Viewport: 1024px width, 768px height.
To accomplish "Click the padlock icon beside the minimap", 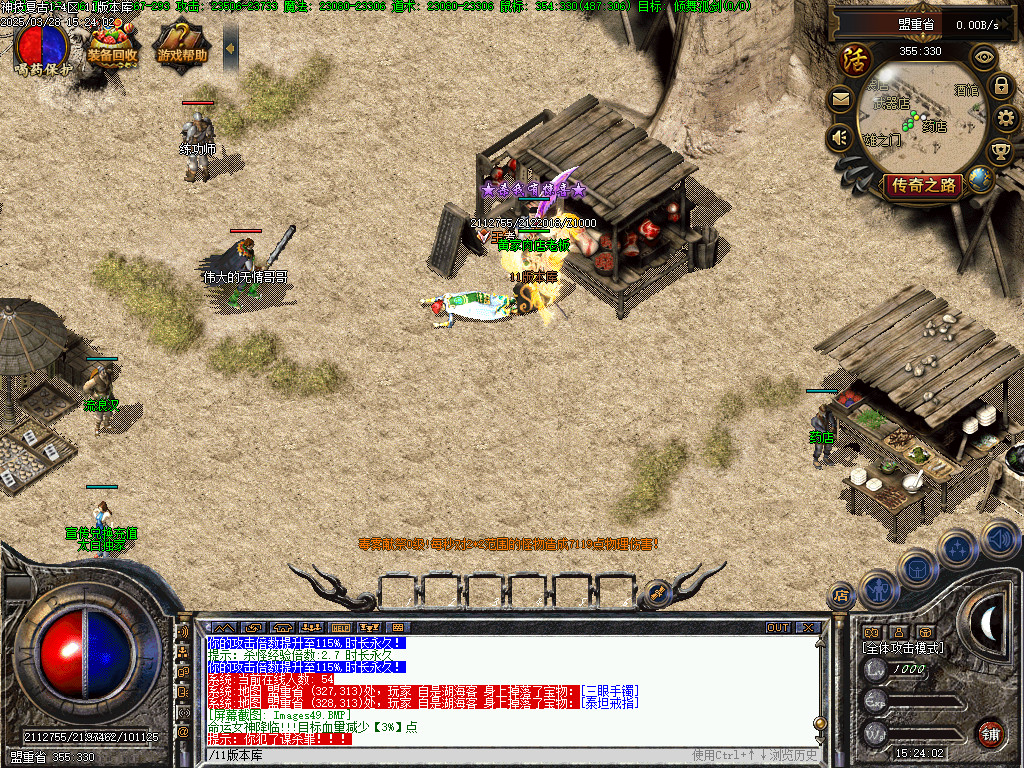I will (1000, 86).
